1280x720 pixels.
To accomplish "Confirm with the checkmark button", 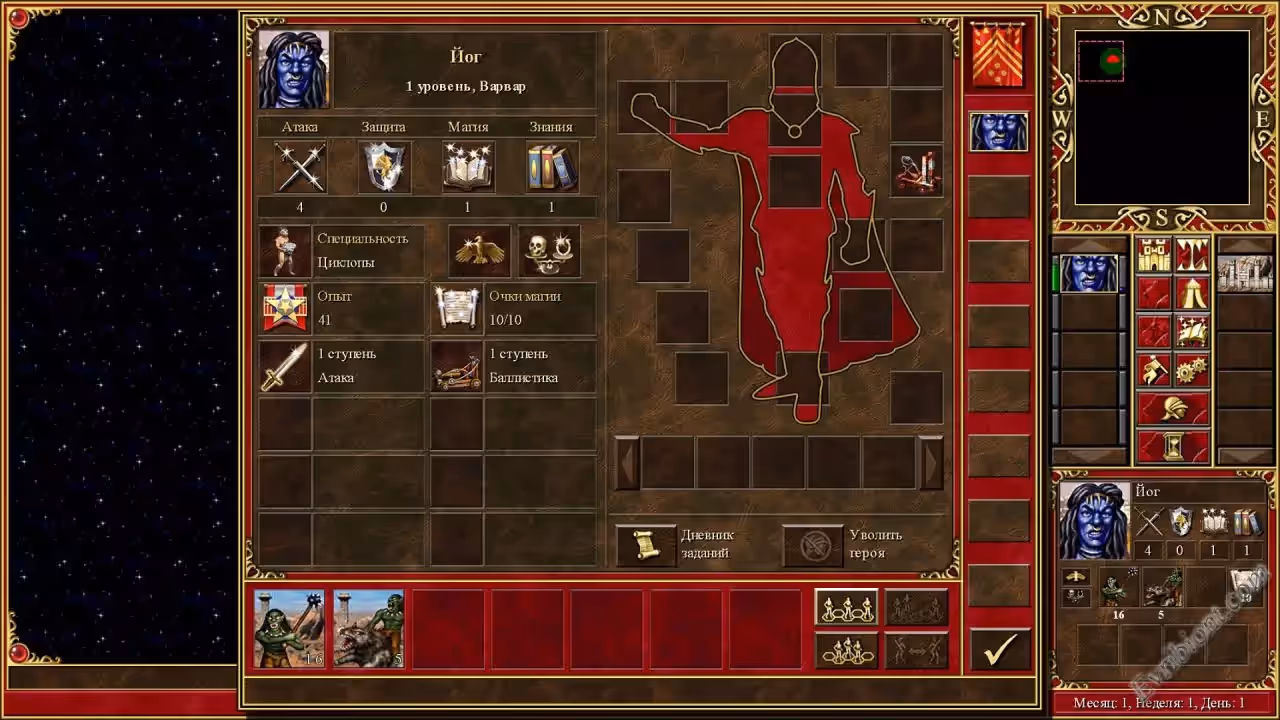I will (999, 650).
